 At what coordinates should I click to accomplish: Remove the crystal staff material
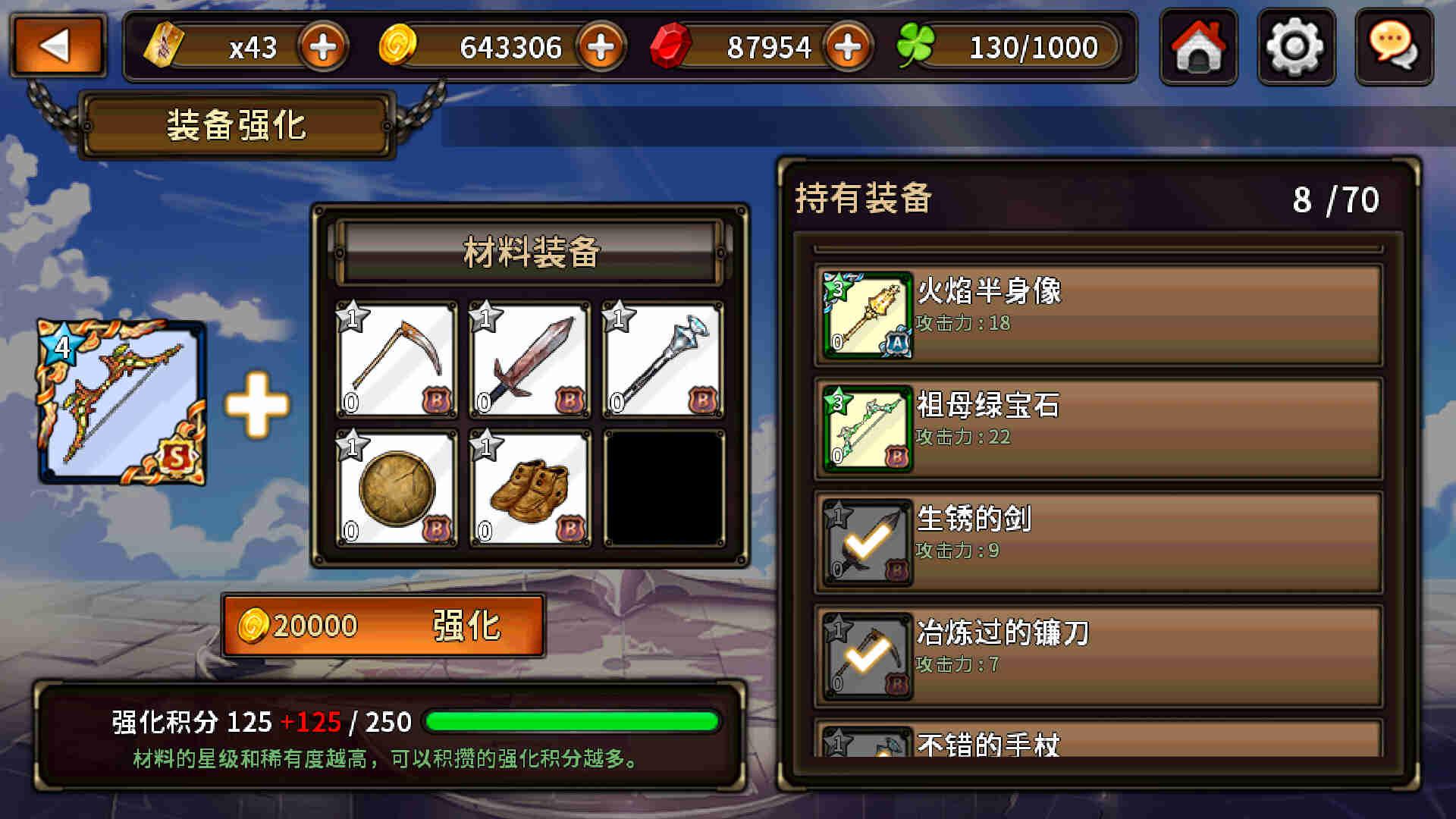coord(663,360)
